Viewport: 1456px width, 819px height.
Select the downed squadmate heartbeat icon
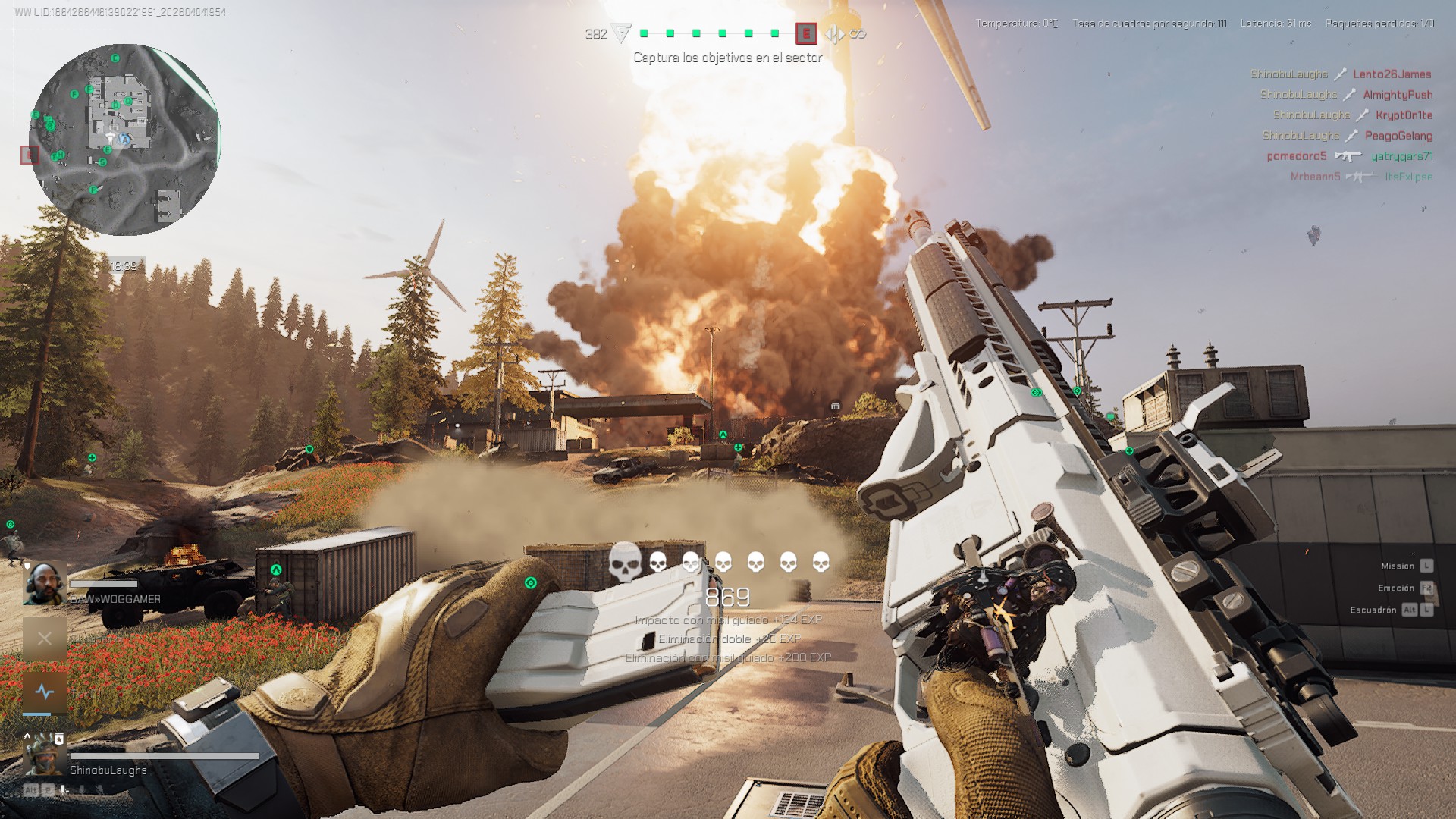pyautogui.click(x=44, y=692)
